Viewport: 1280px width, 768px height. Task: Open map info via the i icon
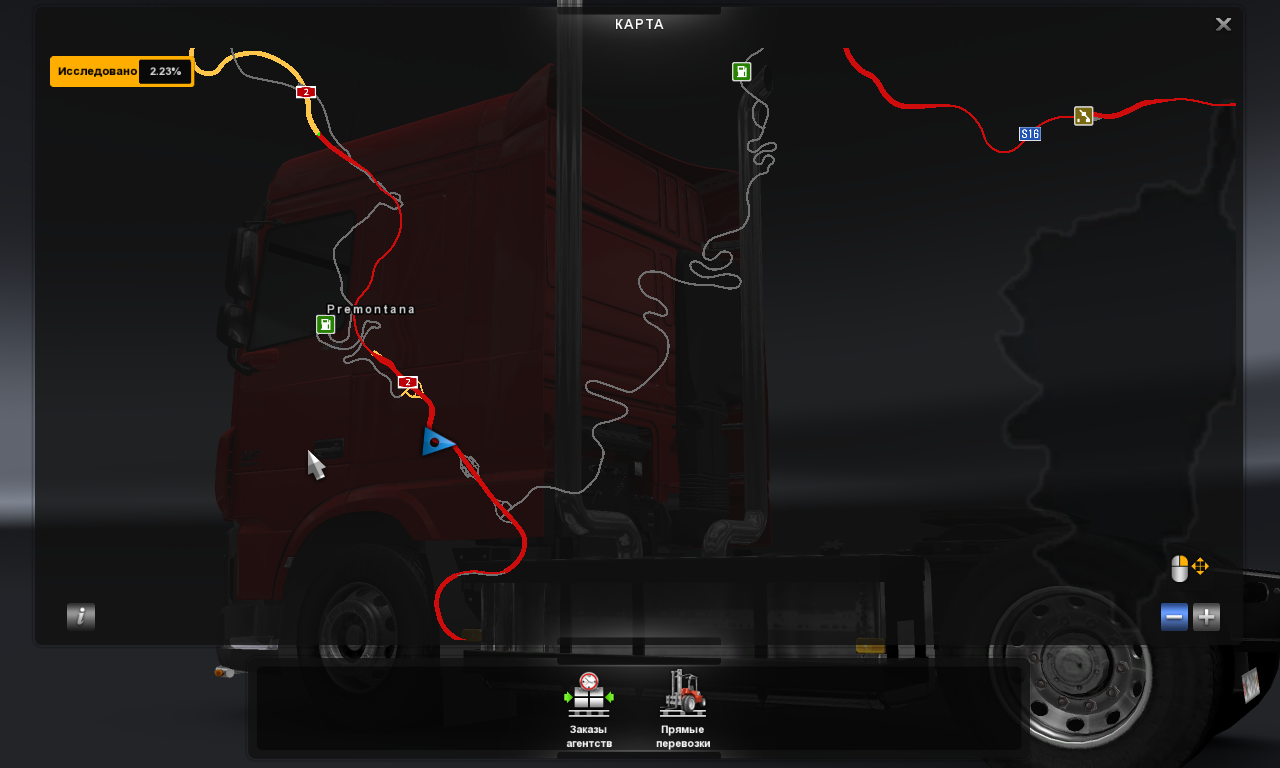pyautogui.click(x=80, y=617)
